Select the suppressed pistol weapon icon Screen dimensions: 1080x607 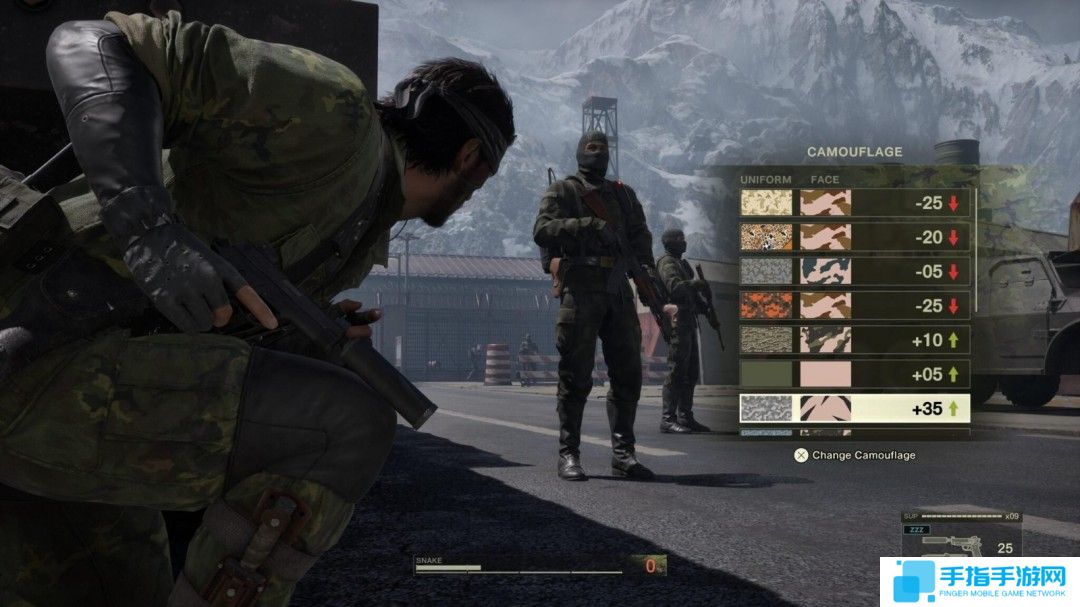click(x=950, y=544)
